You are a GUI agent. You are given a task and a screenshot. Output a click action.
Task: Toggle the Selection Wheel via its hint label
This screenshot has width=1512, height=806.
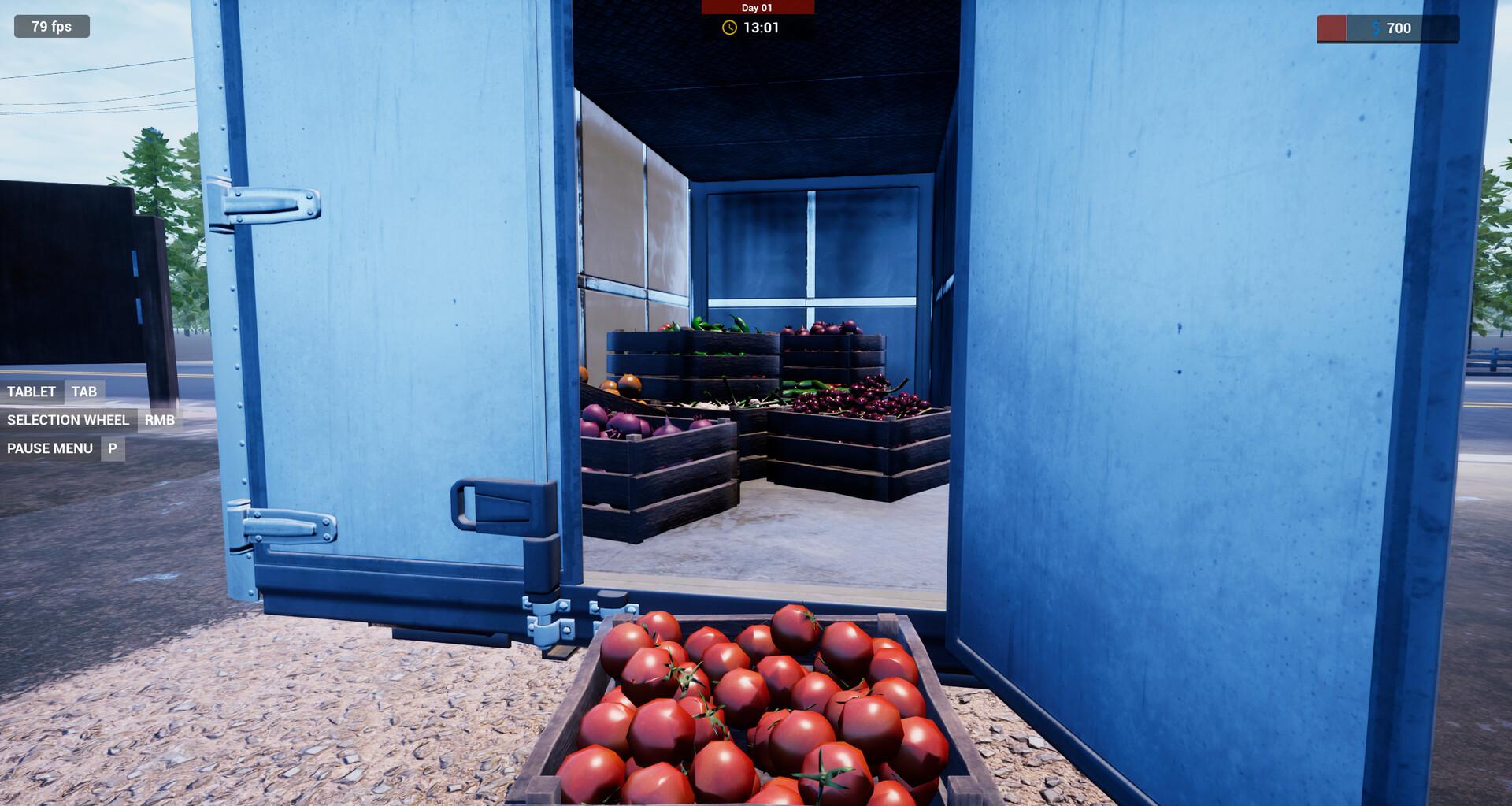[x=68, y=420]
